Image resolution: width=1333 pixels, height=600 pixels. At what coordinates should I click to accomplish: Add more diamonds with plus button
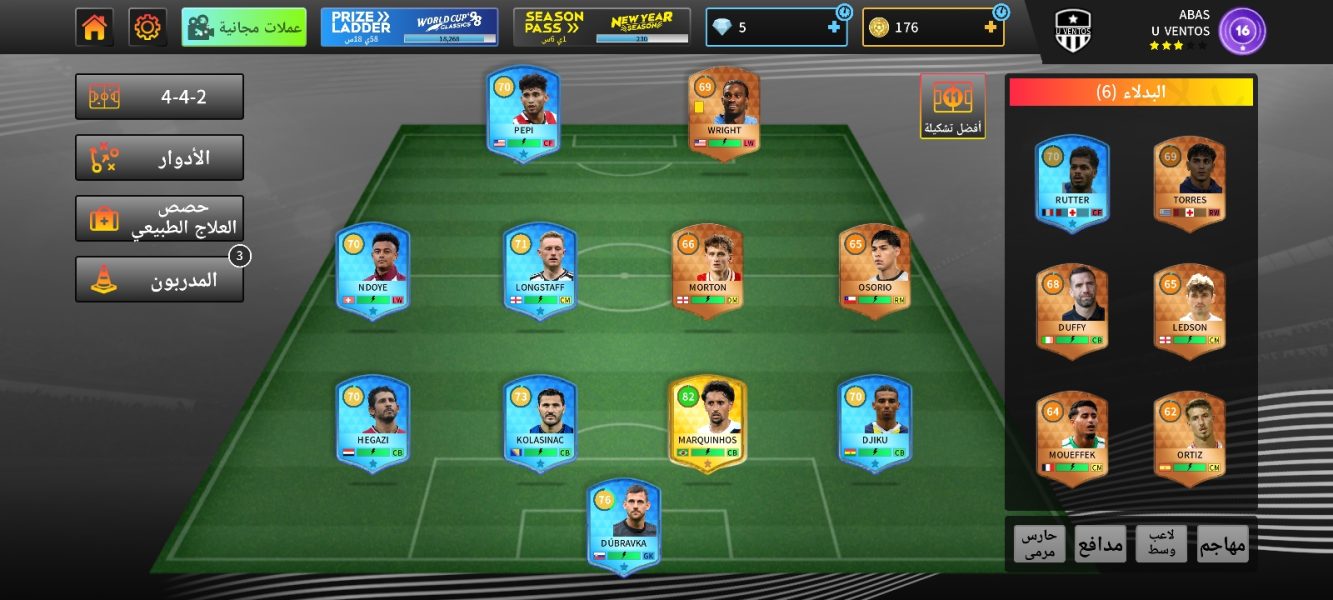point(834,27)
